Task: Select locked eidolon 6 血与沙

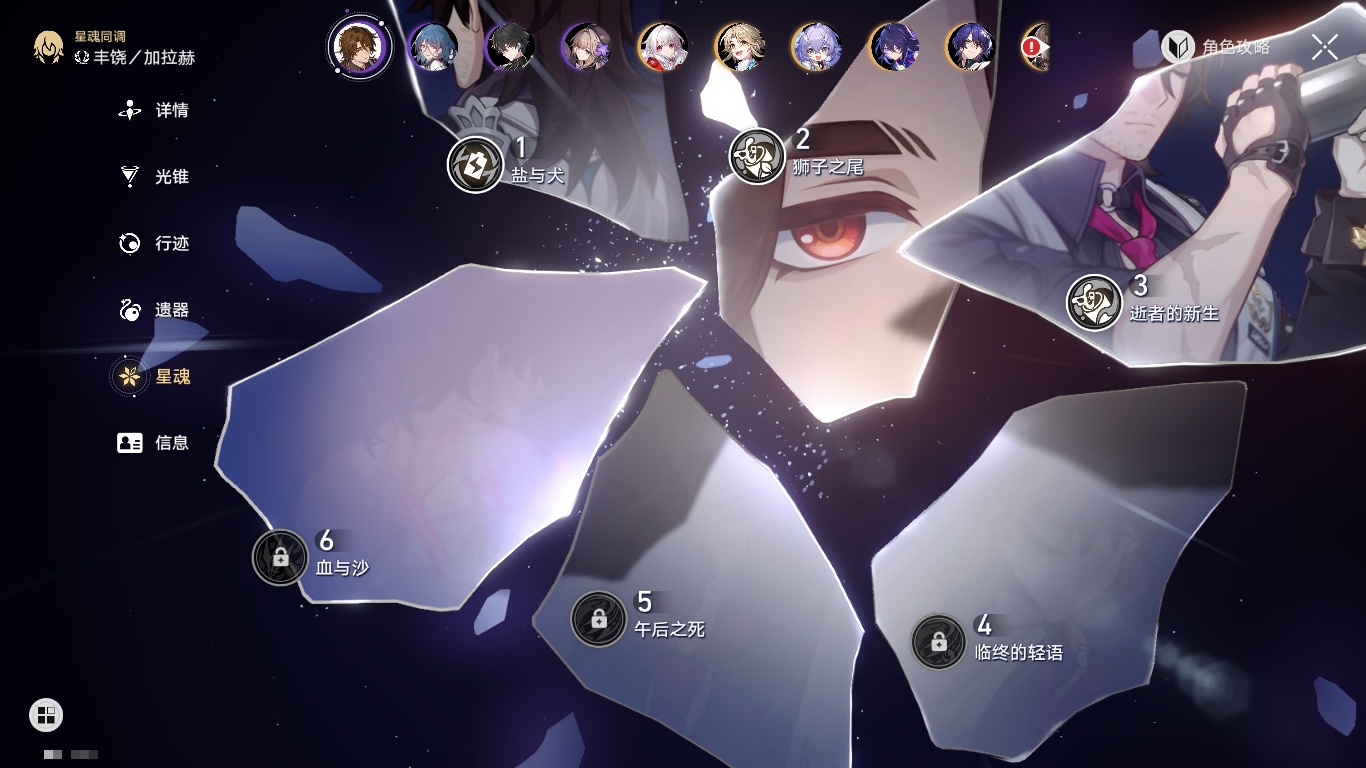Action: pos(280,557)
